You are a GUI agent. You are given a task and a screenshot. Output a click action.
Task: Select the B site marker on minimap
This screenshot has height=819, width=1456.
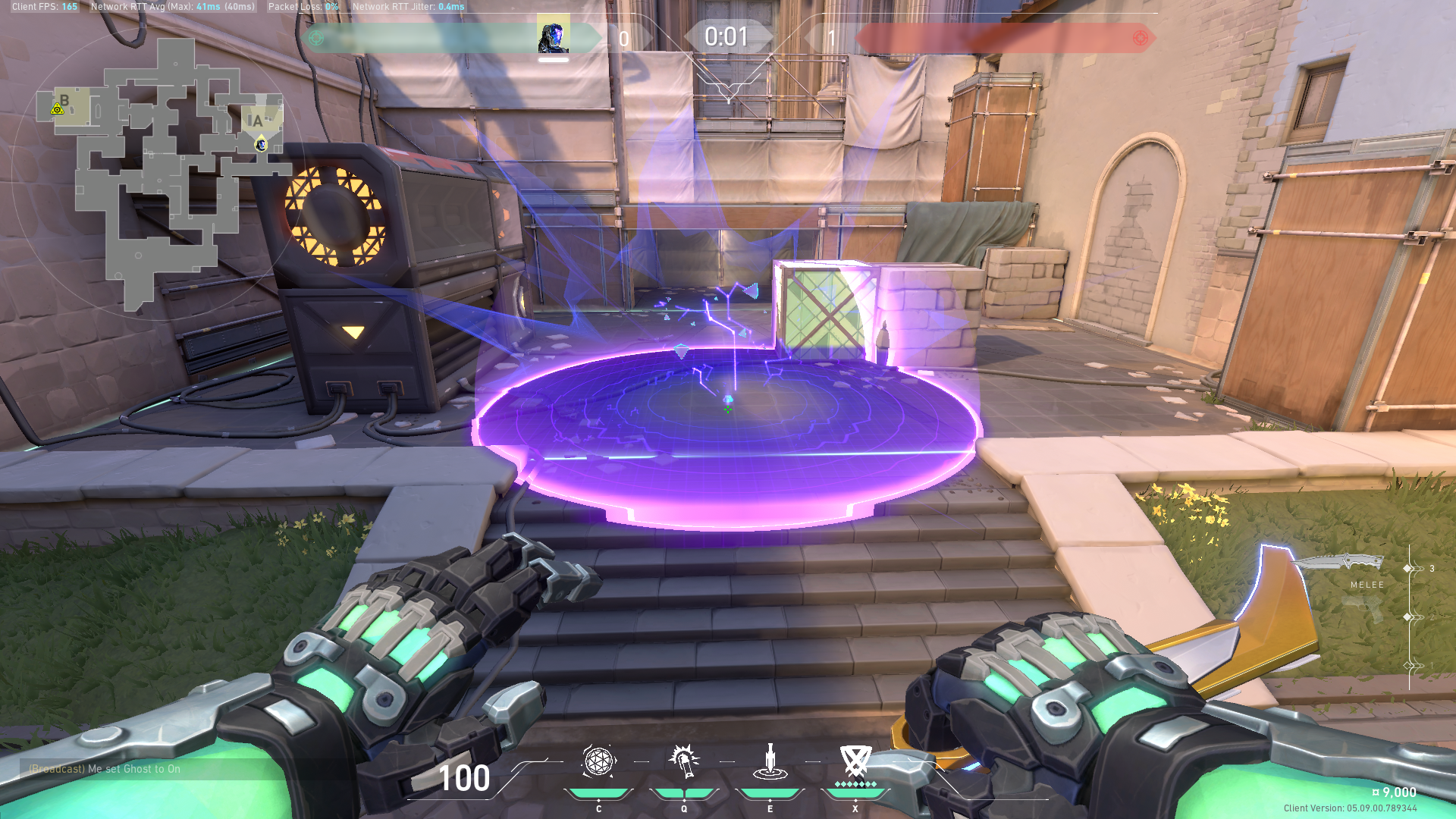click(x=64, y=101)
